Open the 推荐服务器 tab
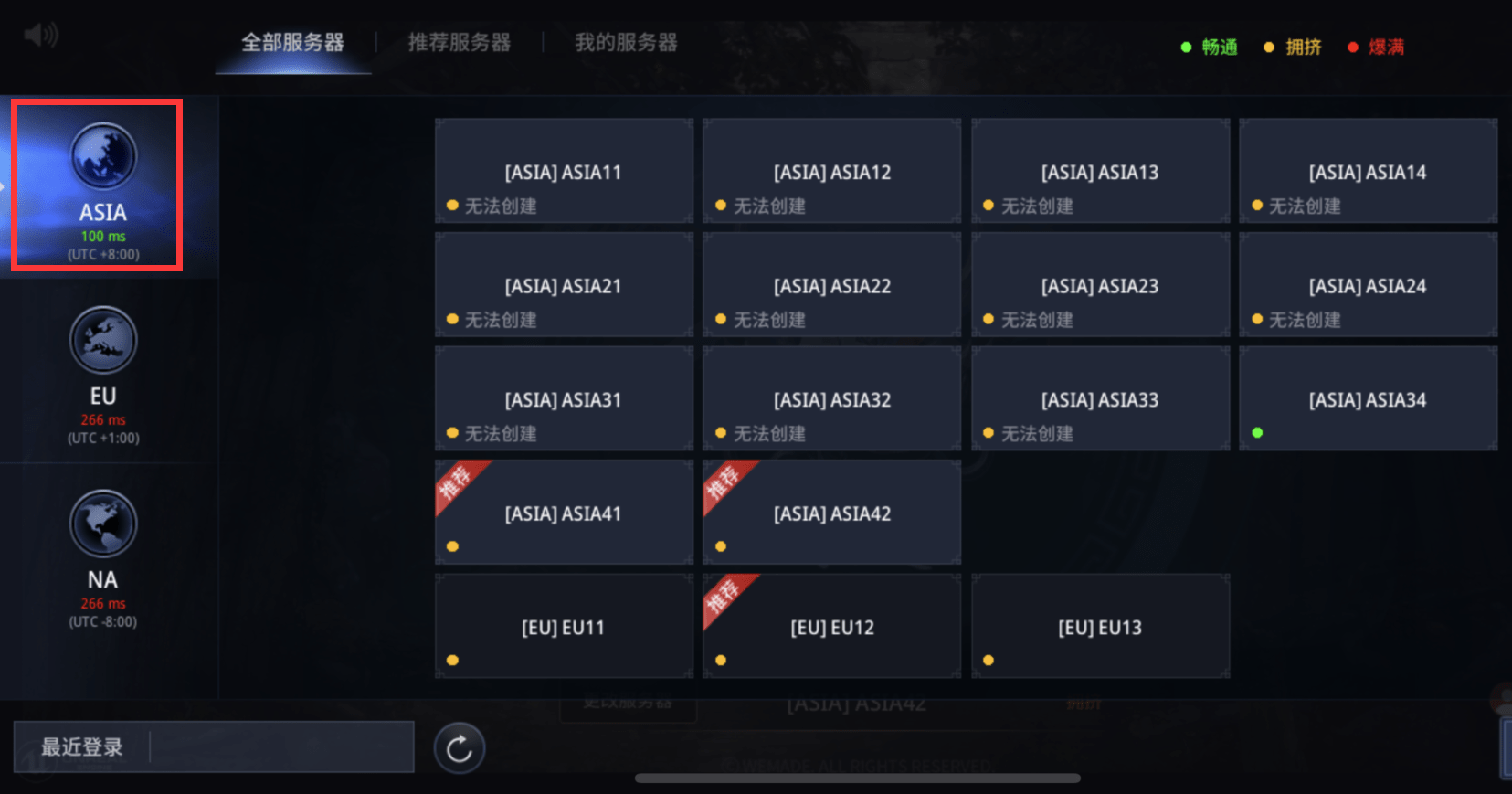This screenshot has width=1512, height=794. (459, 43)
